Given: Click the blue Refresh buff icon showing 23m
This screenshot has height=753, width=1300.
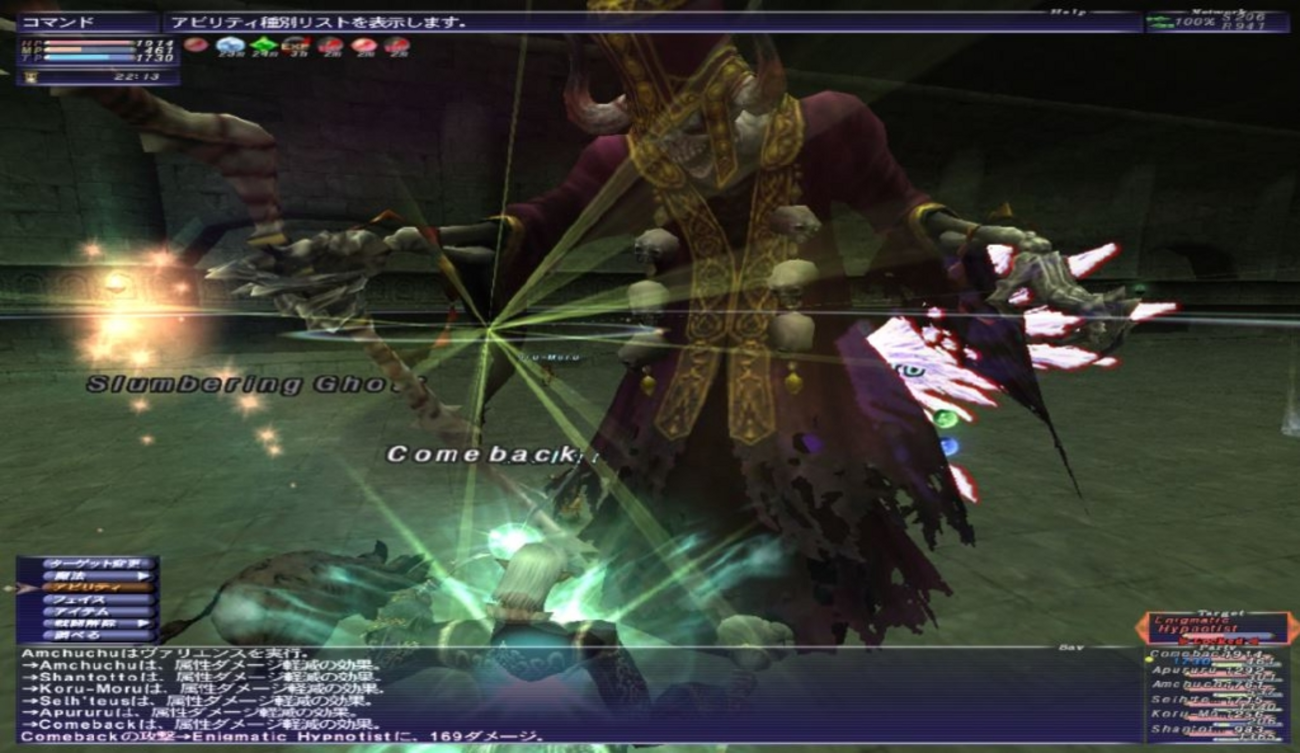Looking at the screenshot, I should pyautogui.click(x=232, y=45).
